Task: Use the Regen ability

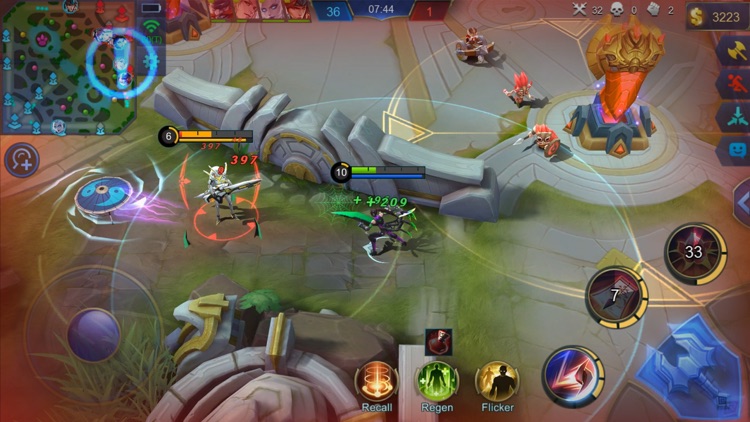Action: 437,381
